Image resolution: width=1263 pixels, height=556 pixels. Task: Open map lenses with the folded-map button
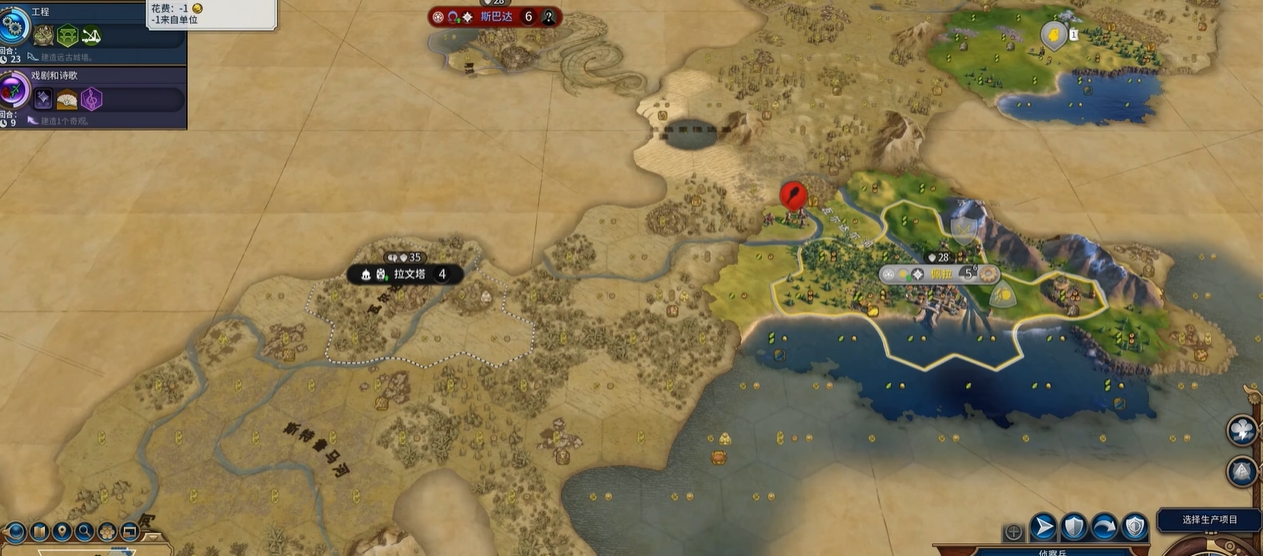(39, 532)
